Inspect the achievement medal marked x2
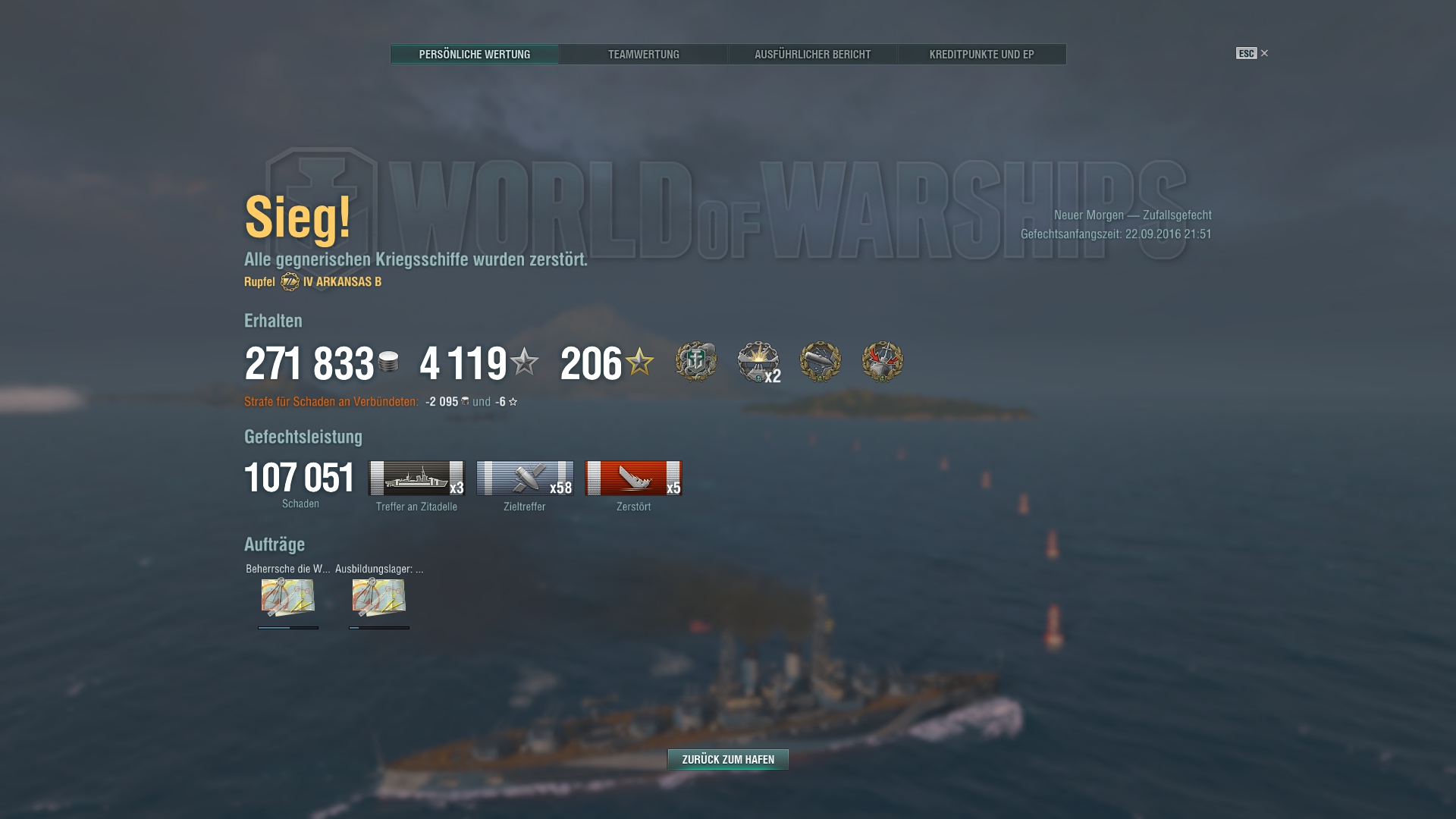Viewport: 1456px width, 819px height. 758,362
